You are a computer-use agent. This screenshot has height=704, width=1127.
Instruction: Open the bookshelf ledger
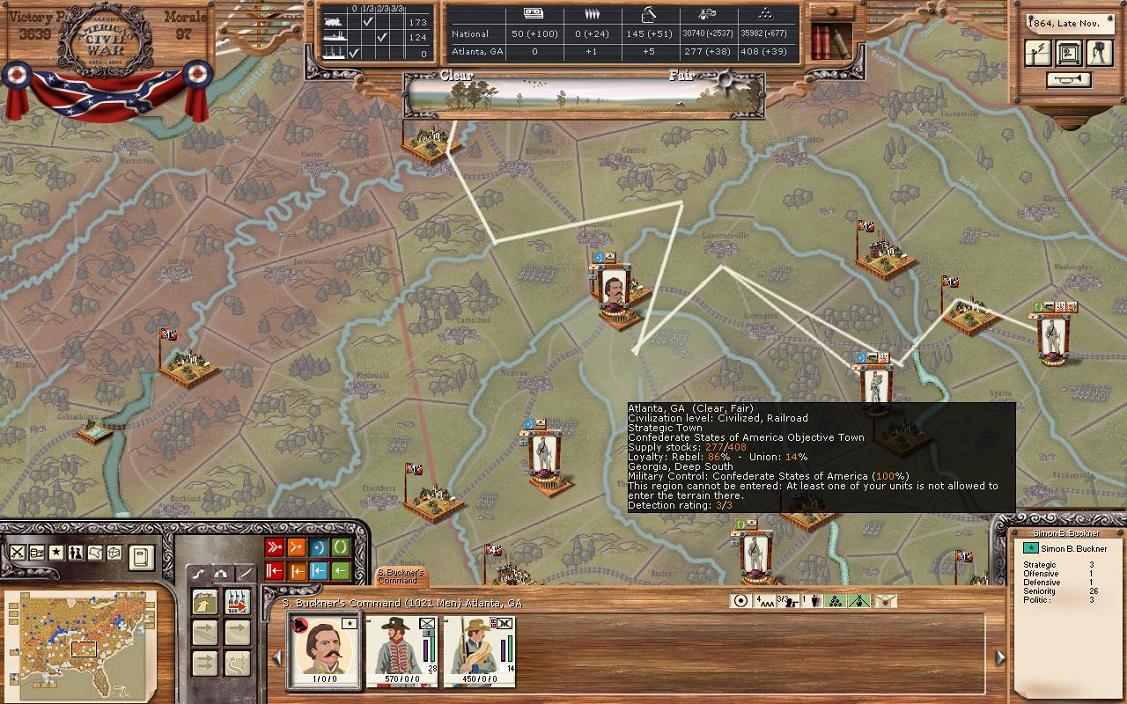[x=829, y=41]
